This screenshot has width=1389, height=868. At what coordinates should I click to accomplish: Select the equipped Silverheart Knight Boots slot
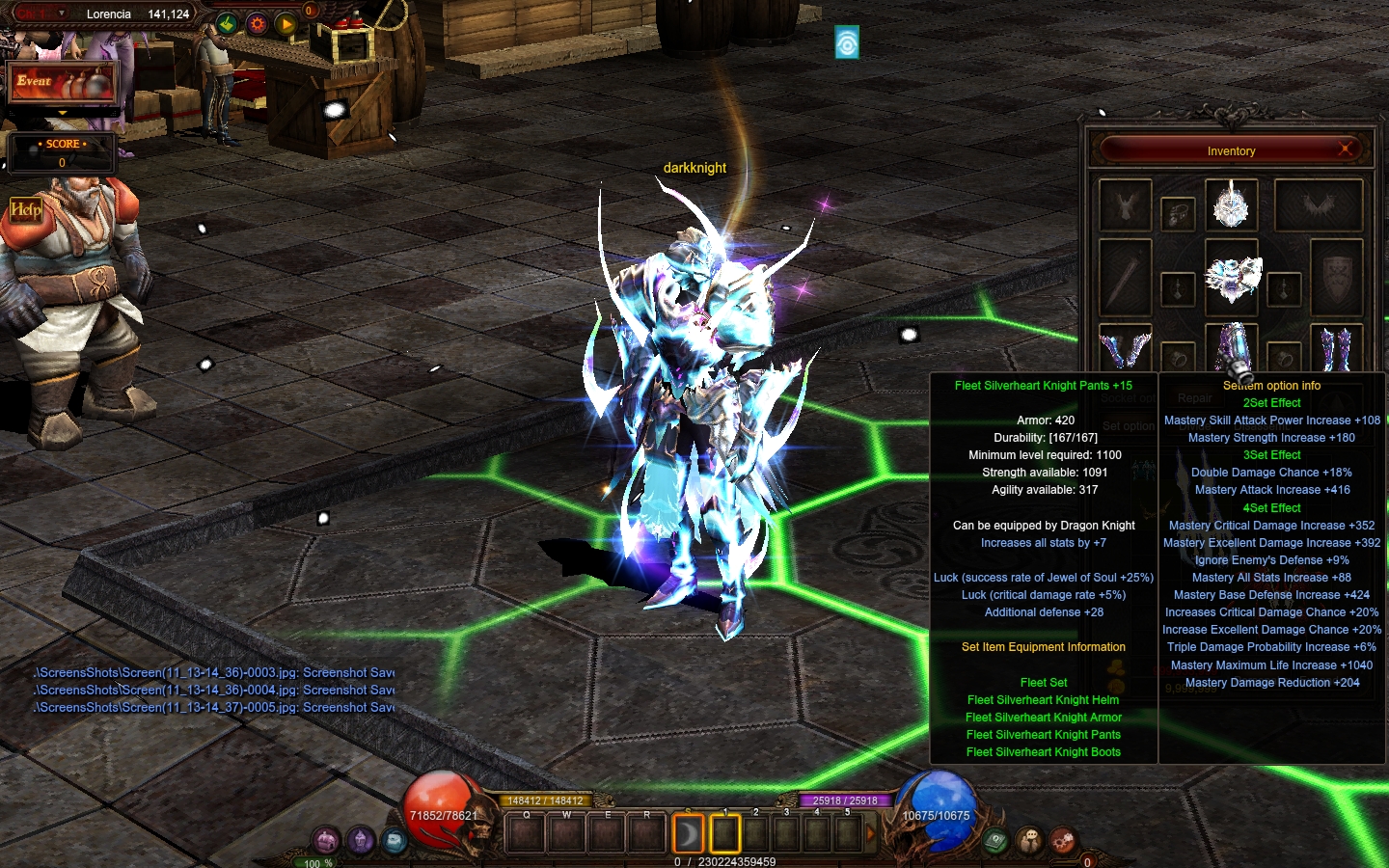click(1336, 347)
